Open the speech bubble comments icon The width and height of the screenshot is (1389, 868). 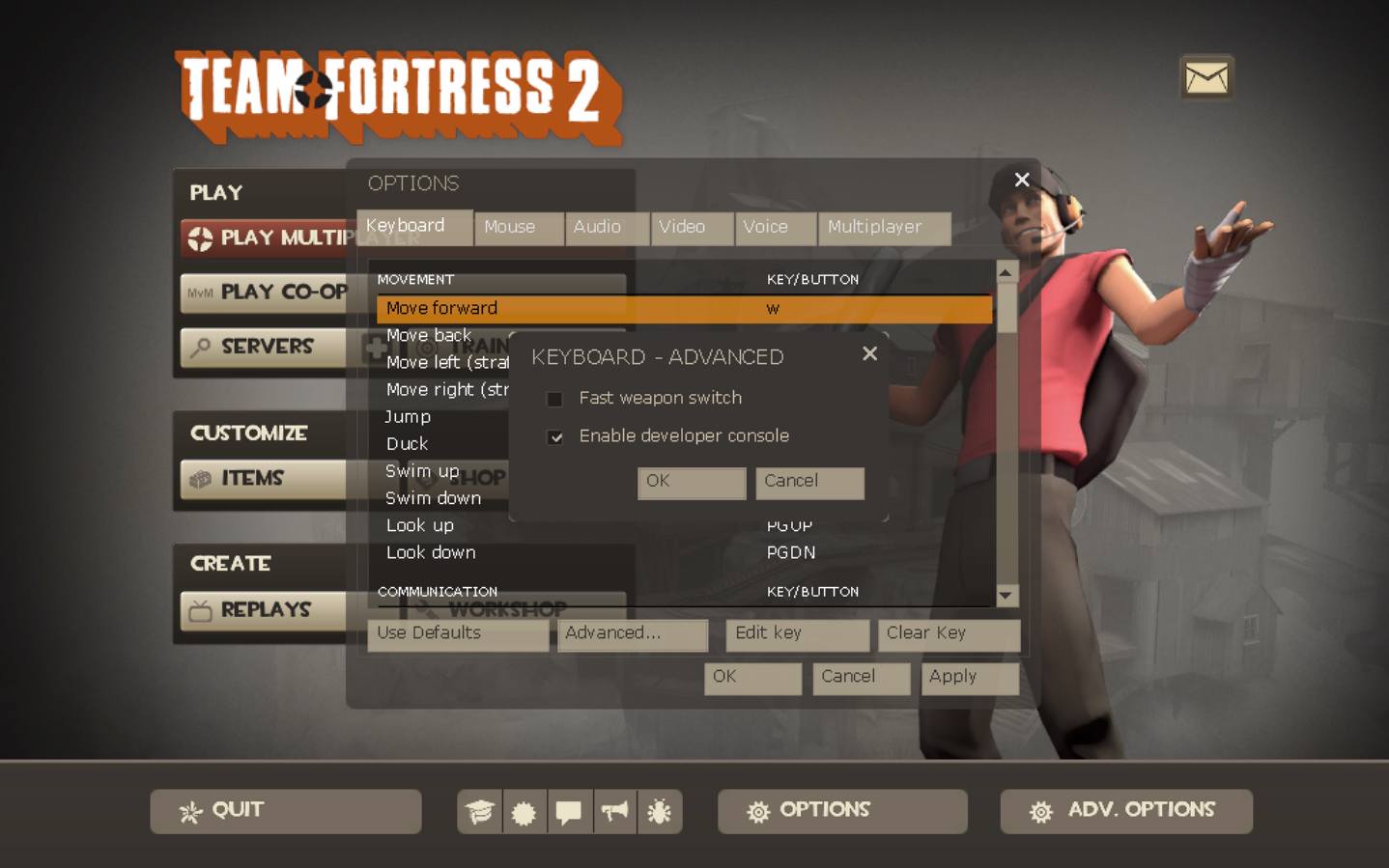click(x=569, y=812)
